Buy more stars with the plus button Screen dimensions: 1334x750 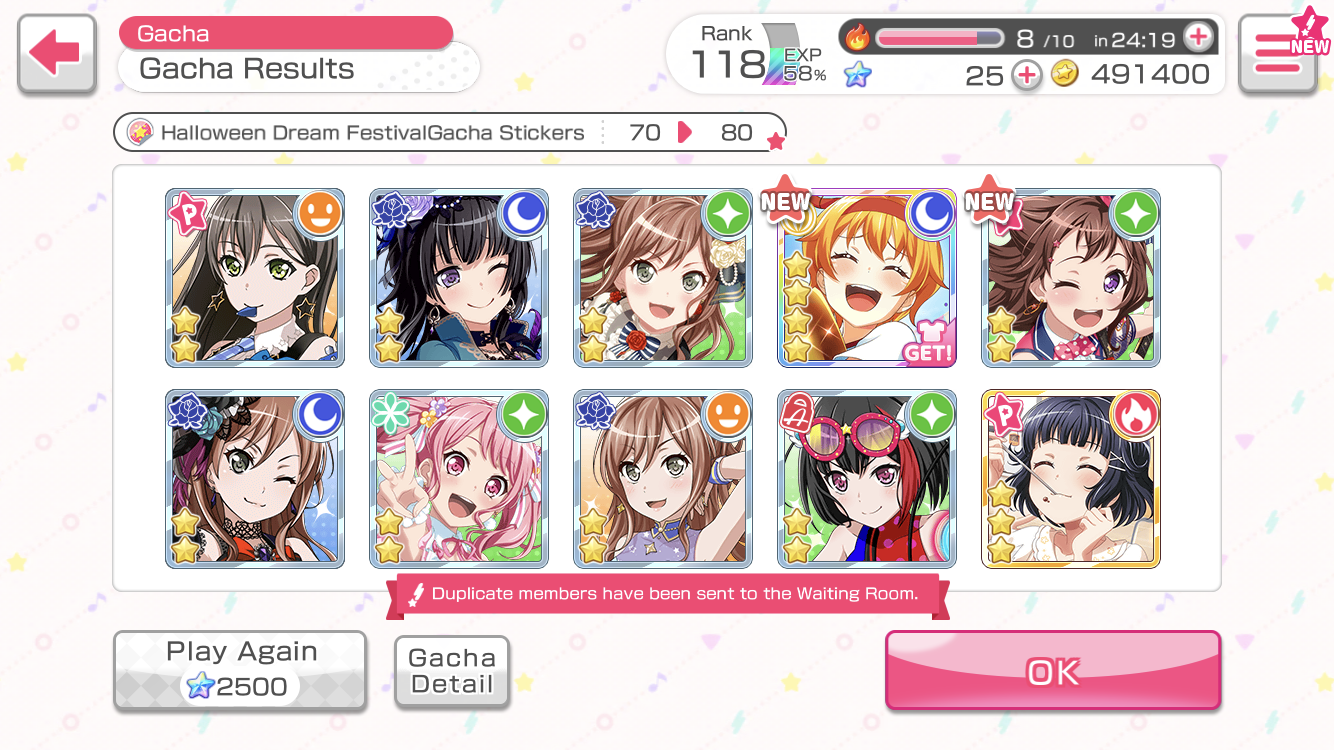pyautogui.click(x=1027, y=75)
